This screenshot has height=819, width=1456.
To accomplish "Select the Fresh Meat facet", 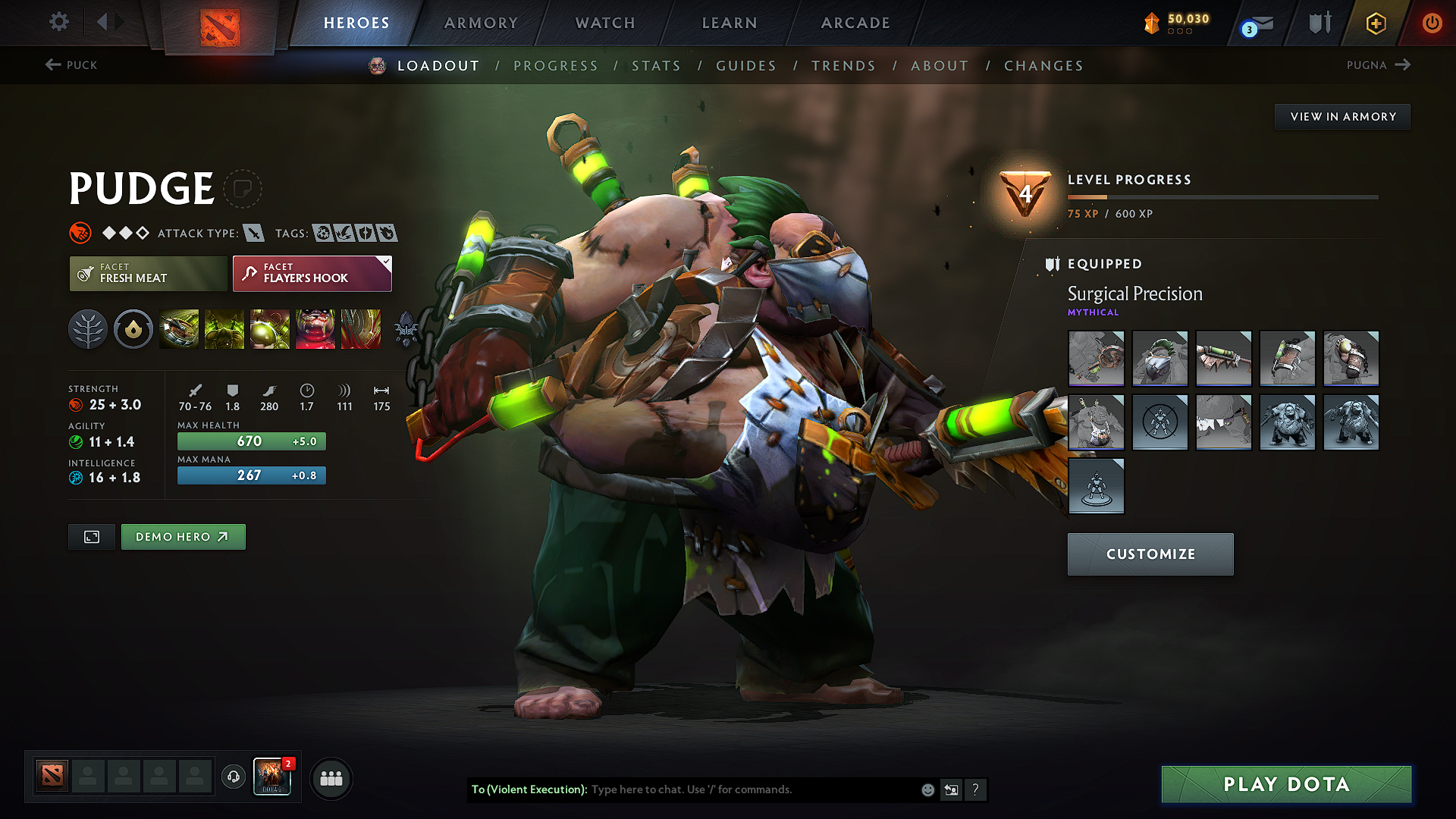I will [148, 273].
